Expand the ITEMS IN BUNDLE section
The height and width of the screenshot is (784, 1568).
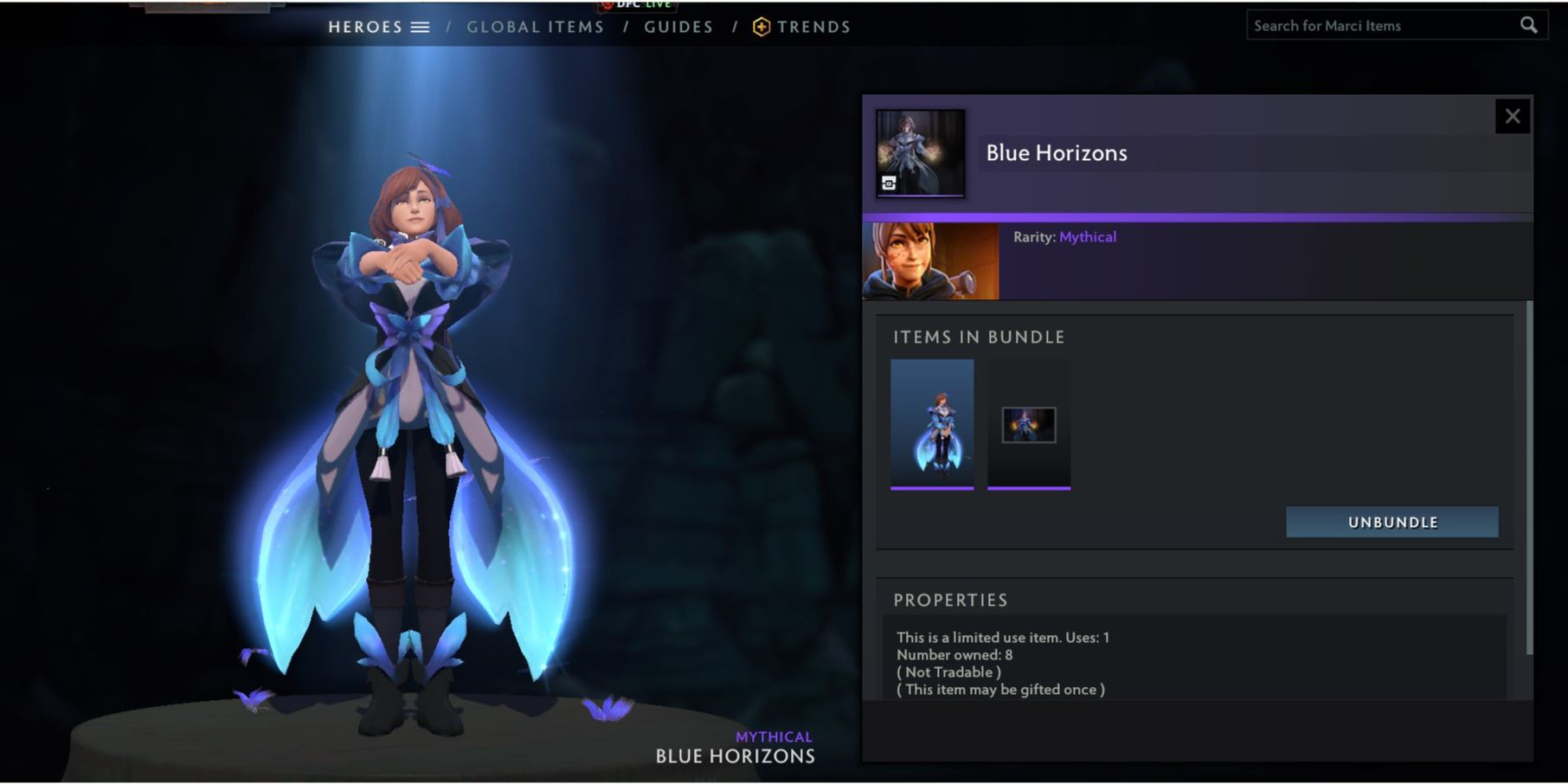tap(978, 337)
